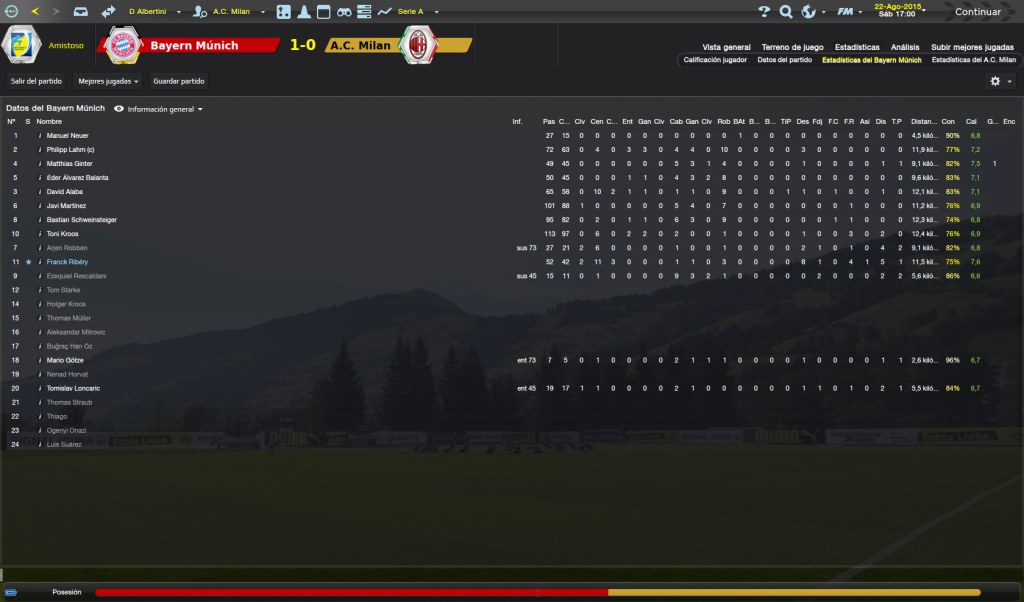1024x602 pixels.
Task: Open the Información general view dropdown
Action: coord(165,109)
